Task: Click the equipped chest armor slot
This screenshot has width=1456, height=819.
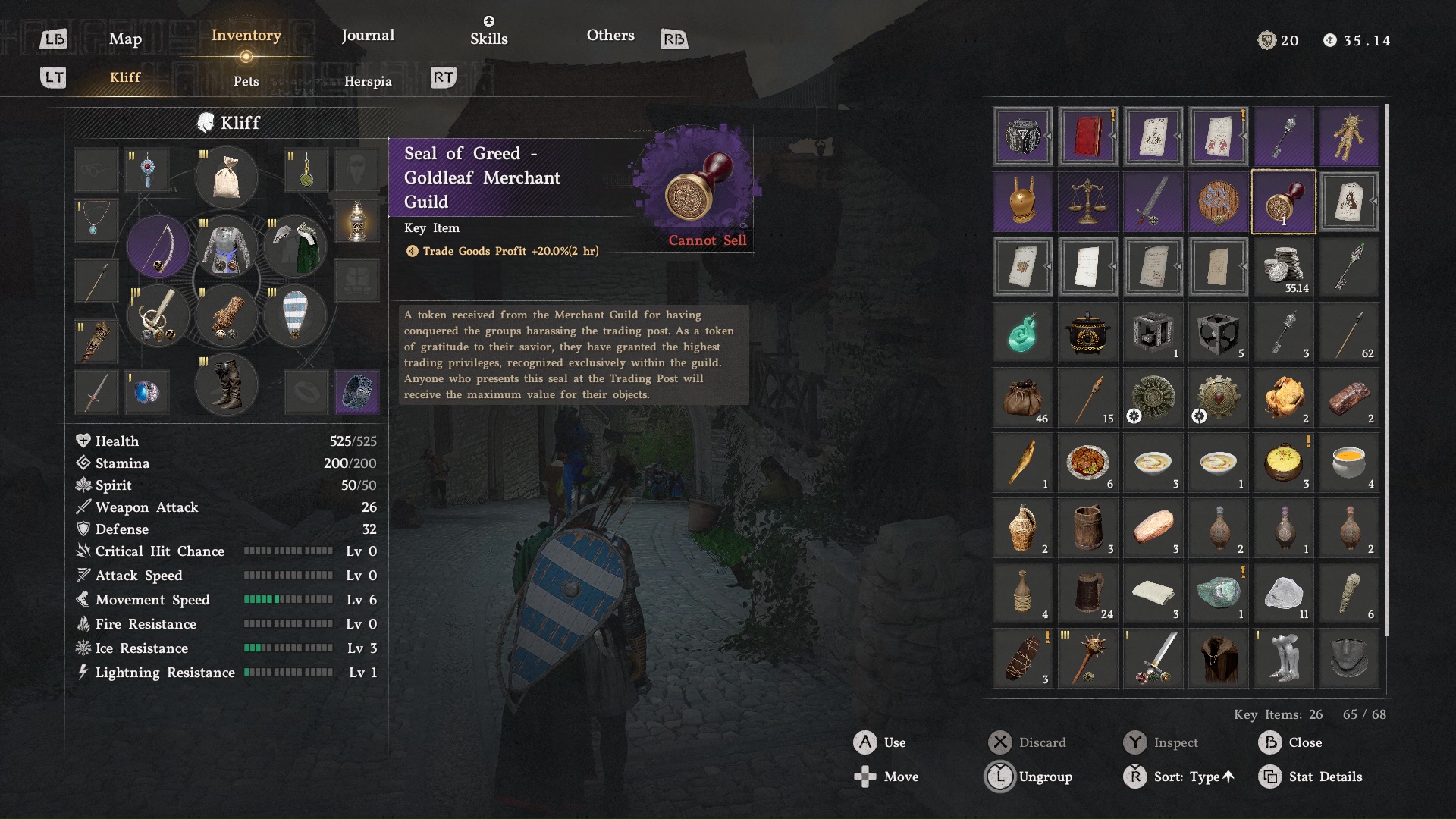Action: point(226,246)
